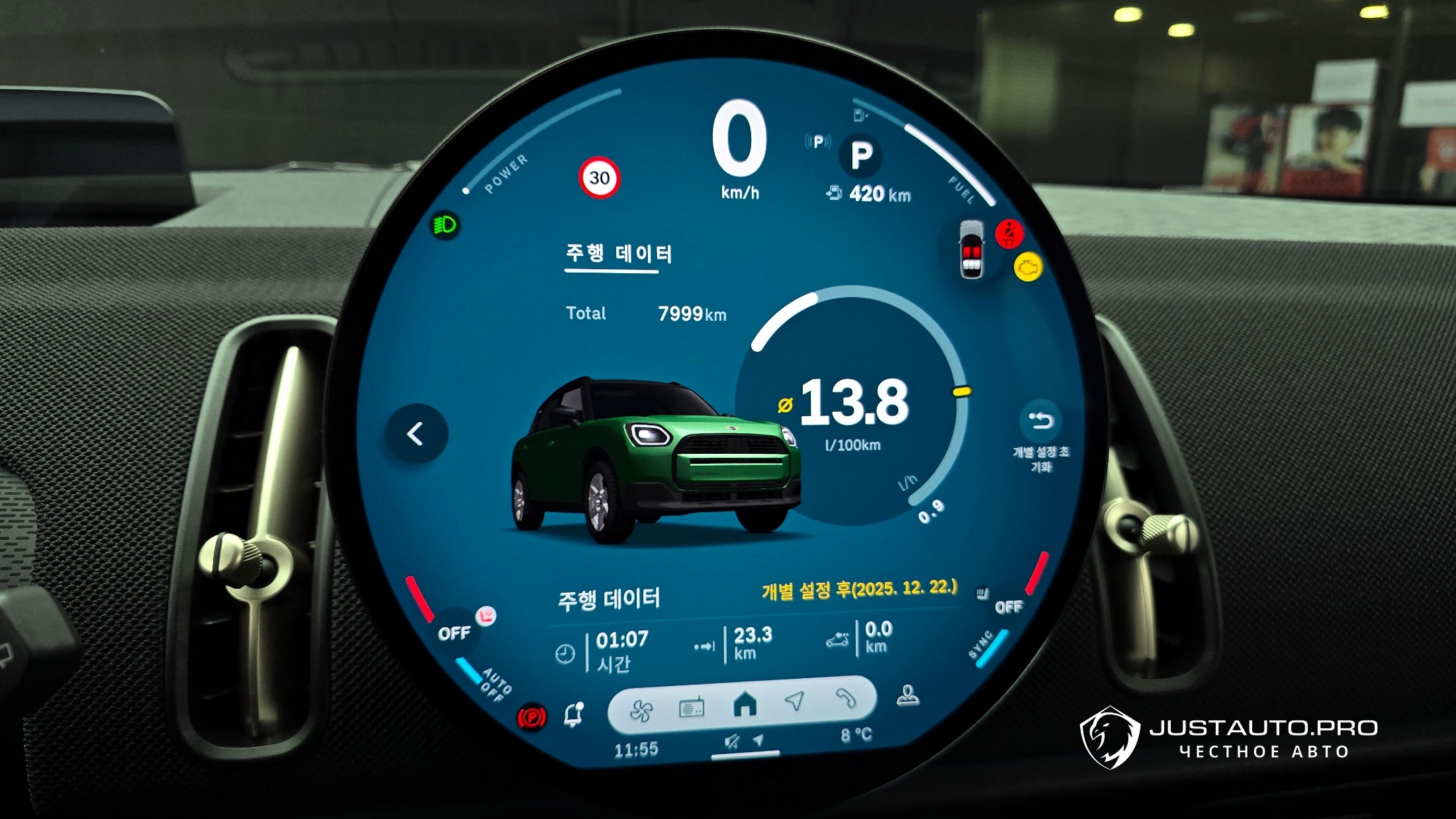This screenshot has height=819, width=1456.
Task: Open the driver profile icon
Action: pyautogui.click(x=907, y=695)
